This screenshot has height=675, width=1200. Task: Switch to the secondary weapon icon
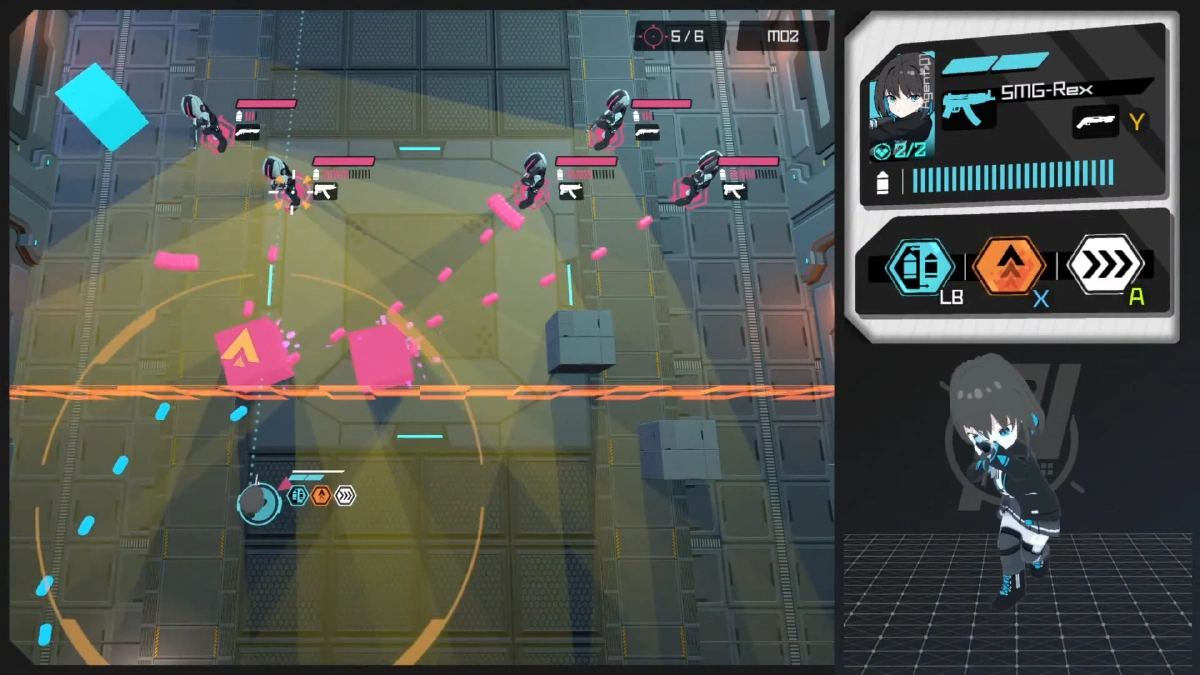[x=1096, y=121]
